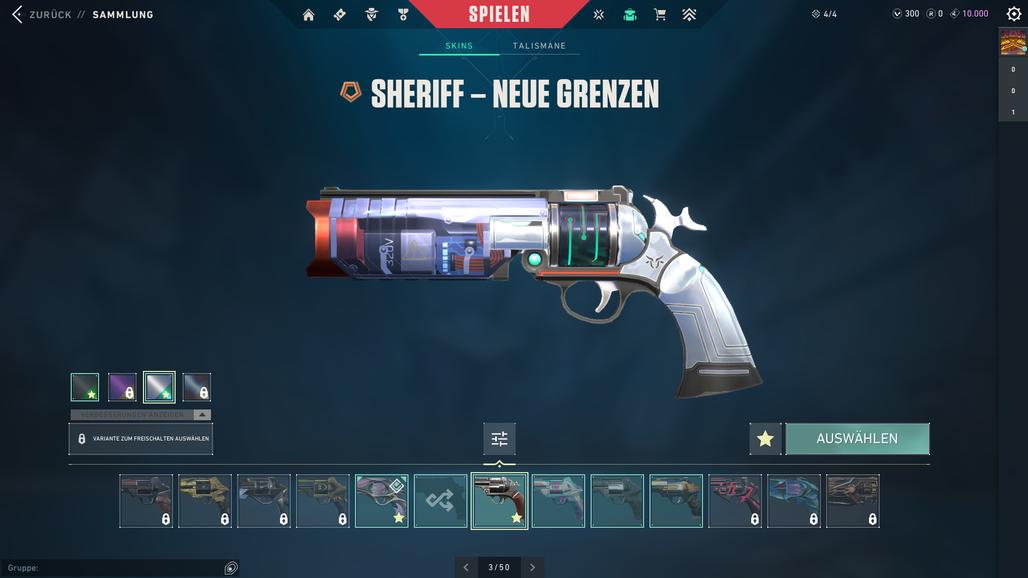1028x578 pixels.
Task: Confirm skin with Auswählen button
Action: pos(857,439)
